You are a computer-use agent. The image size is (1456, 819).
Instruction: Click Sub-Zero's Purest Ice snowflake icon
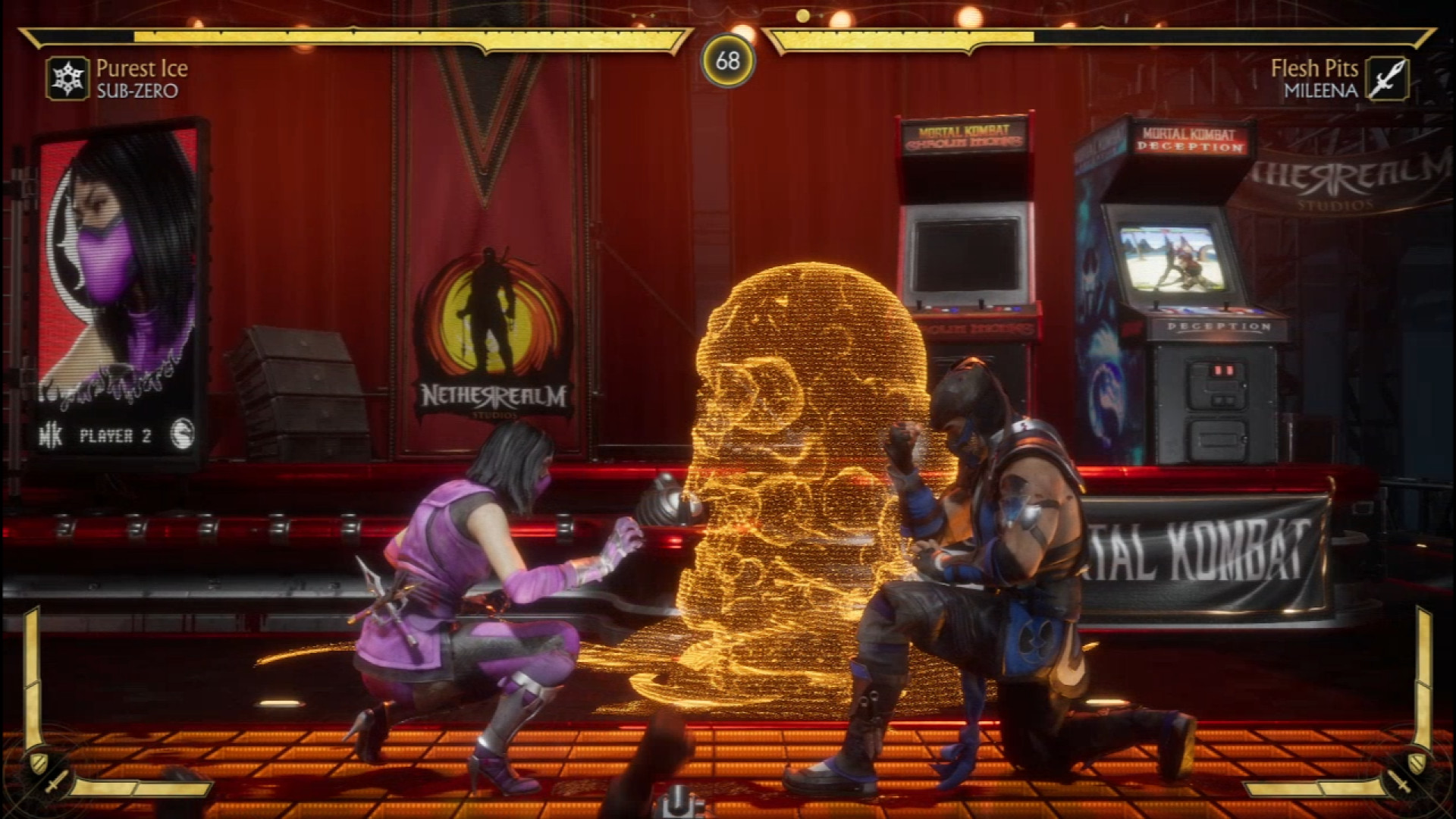[x=67, y=79]
